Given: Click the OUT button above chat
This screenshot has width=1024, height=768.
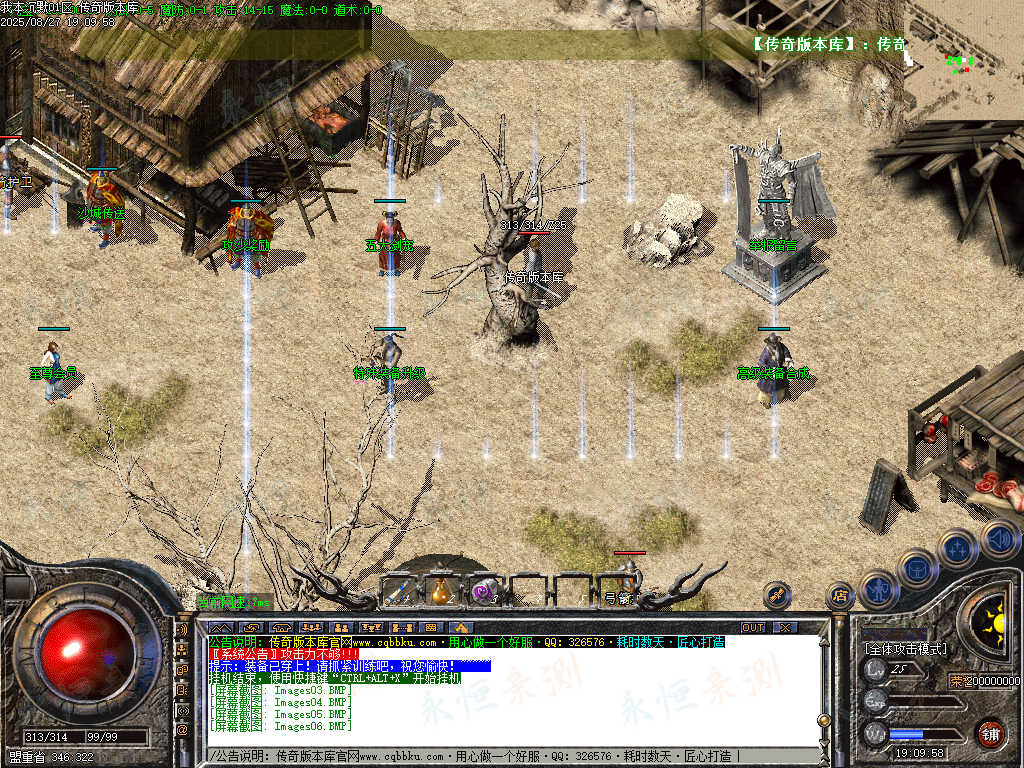Looking at the screenshot, I should pos(753,627).
